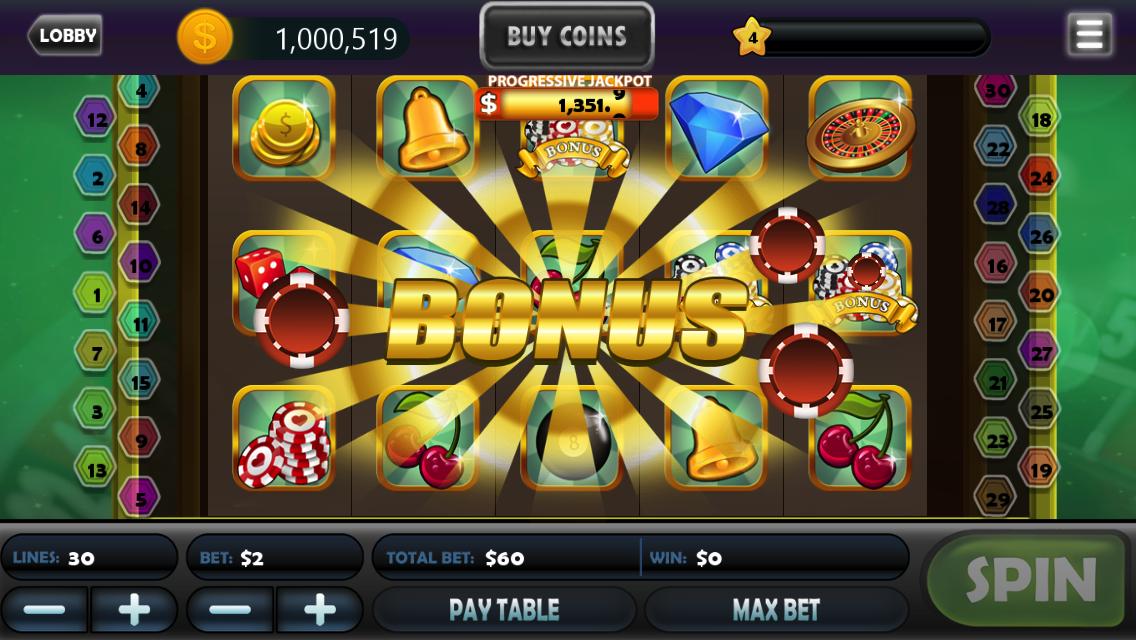Raise the bet amount
1136x640 pixels.
[x=320, y=609]
